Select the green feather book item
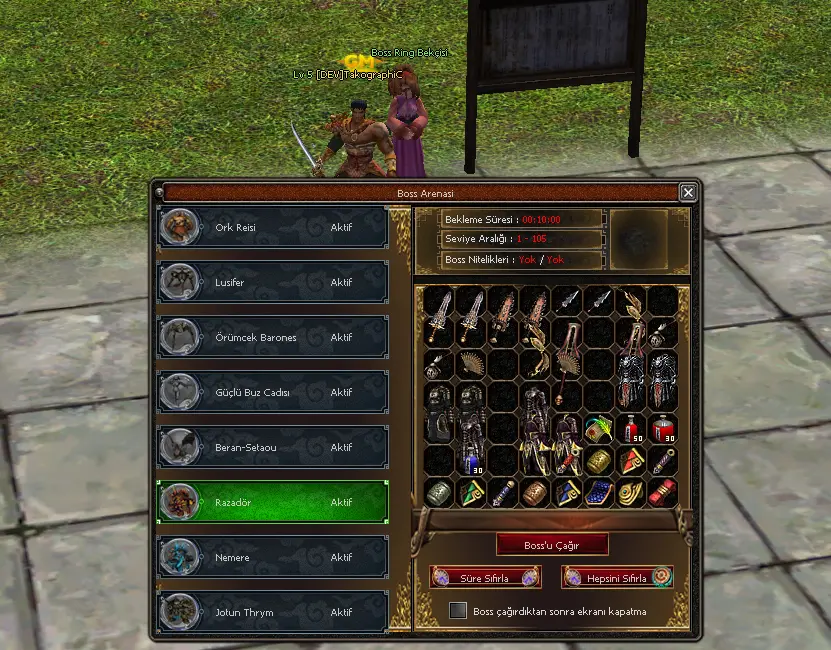The image size is (831, 650). tap(599, 429)
